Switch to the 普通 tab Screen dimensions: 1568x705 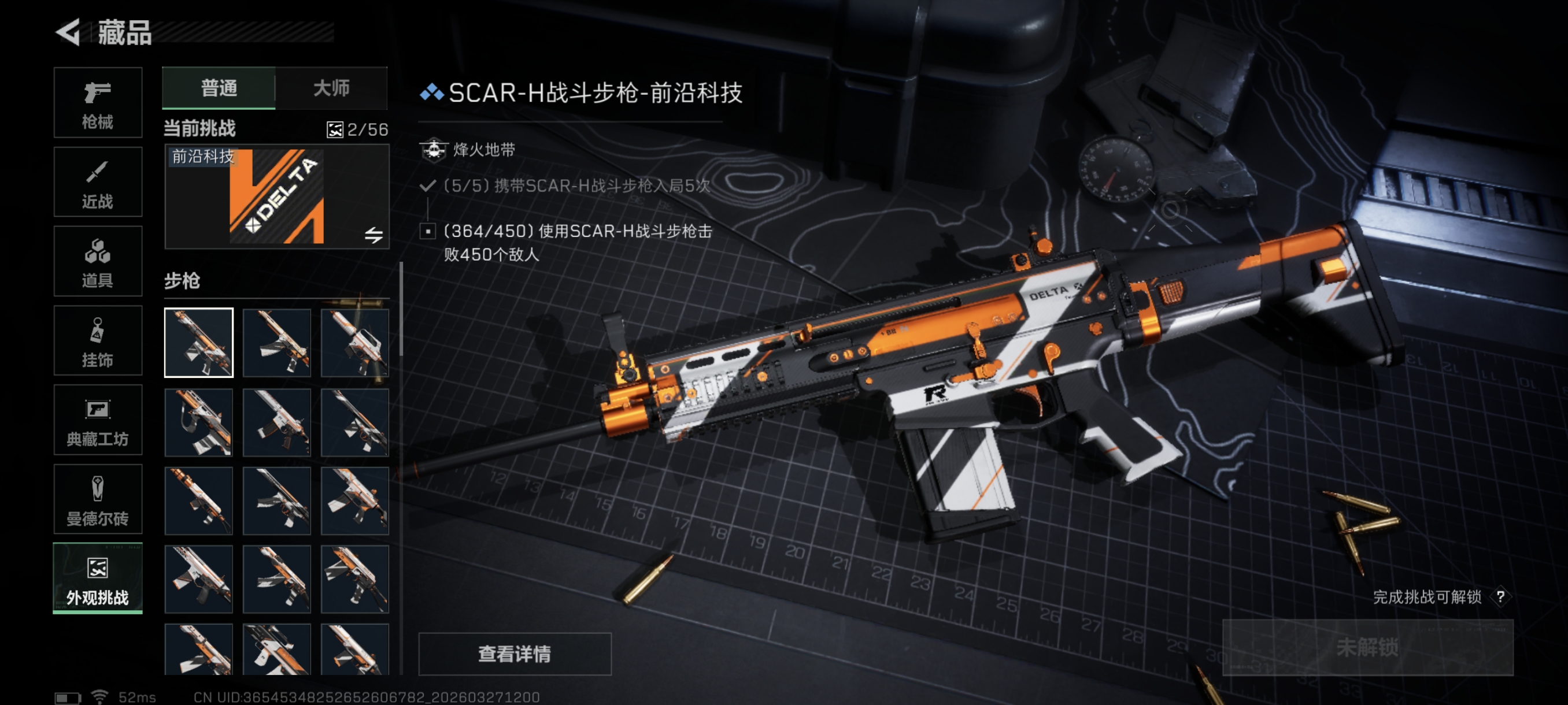tap(219, 88)
